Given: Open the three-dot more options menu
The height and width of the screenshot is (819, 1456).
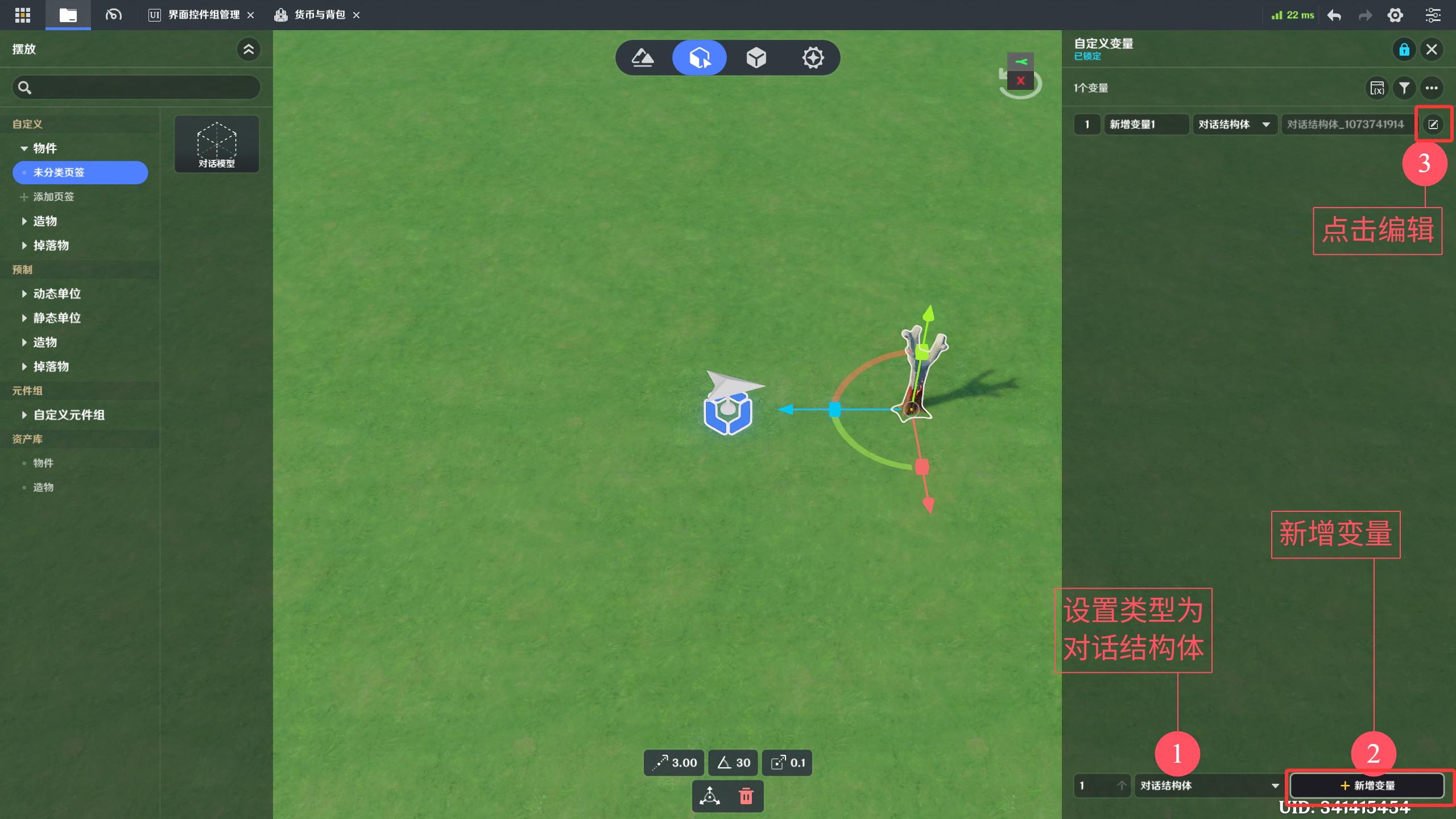Looking at the screenshot, I should (x=1432, y=88).
